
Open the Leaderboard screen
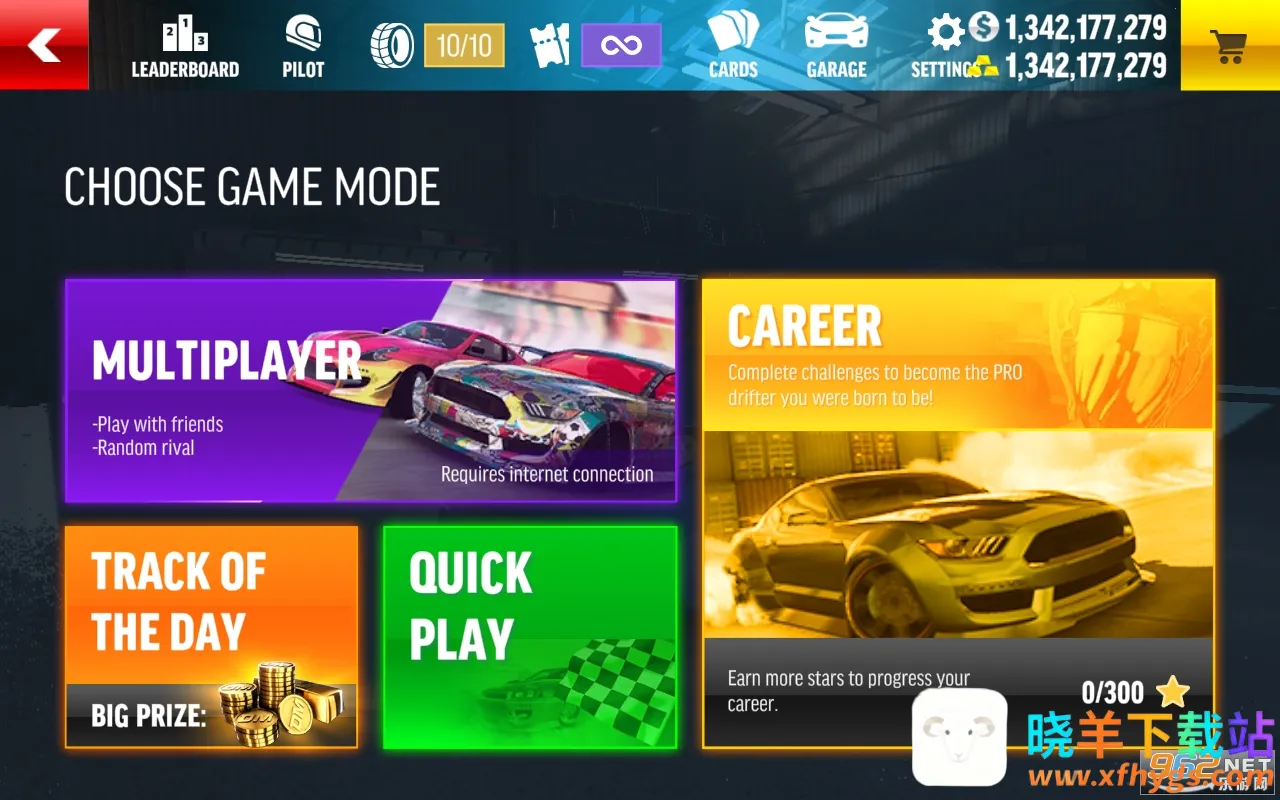[185, 47]
